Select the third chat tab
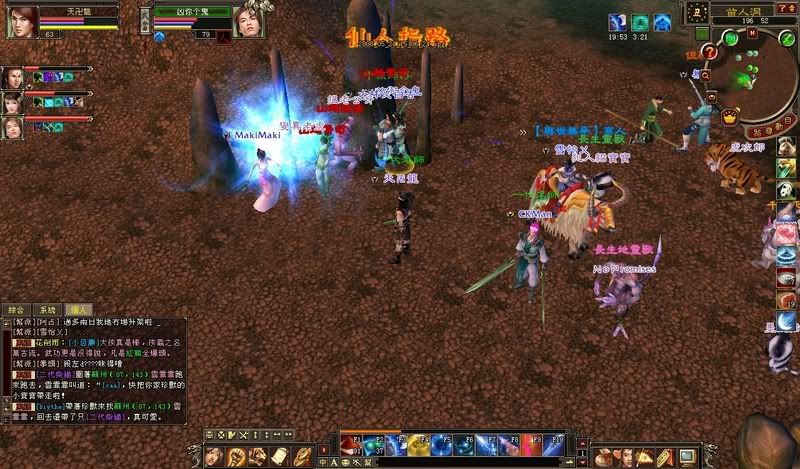This screenshot has height=469, width=800. click(78, 310)
